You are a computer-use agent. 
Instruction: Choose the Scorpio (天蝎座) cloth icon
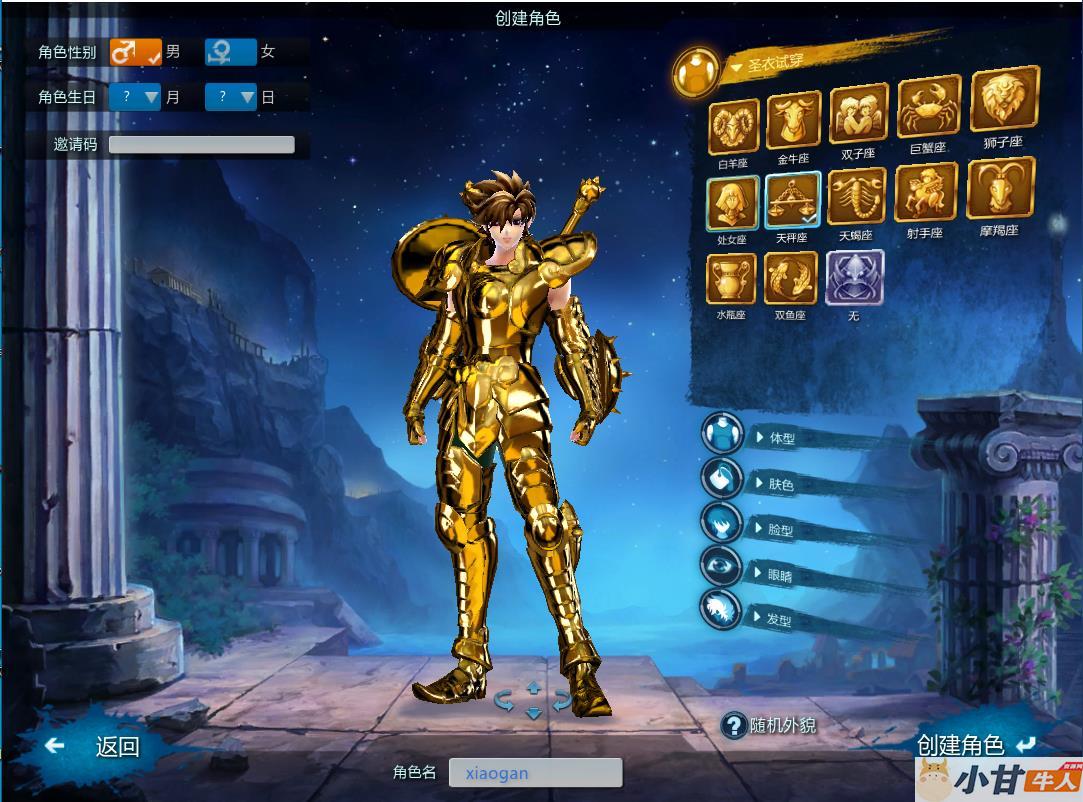(x=856, y=196)
